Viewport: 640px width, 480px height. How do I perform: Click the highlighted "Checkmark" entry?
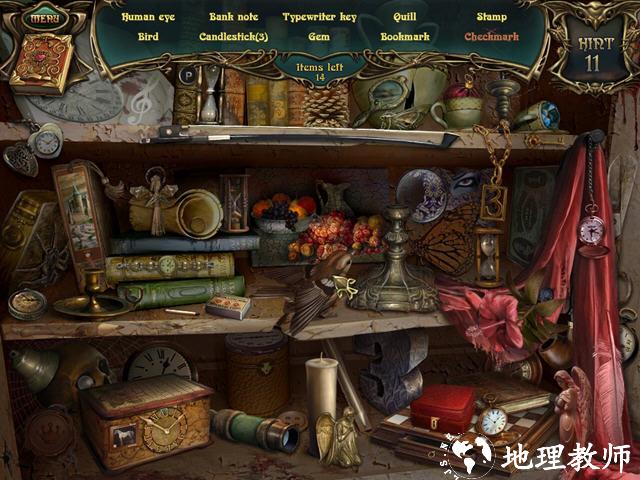click(491, 36)
